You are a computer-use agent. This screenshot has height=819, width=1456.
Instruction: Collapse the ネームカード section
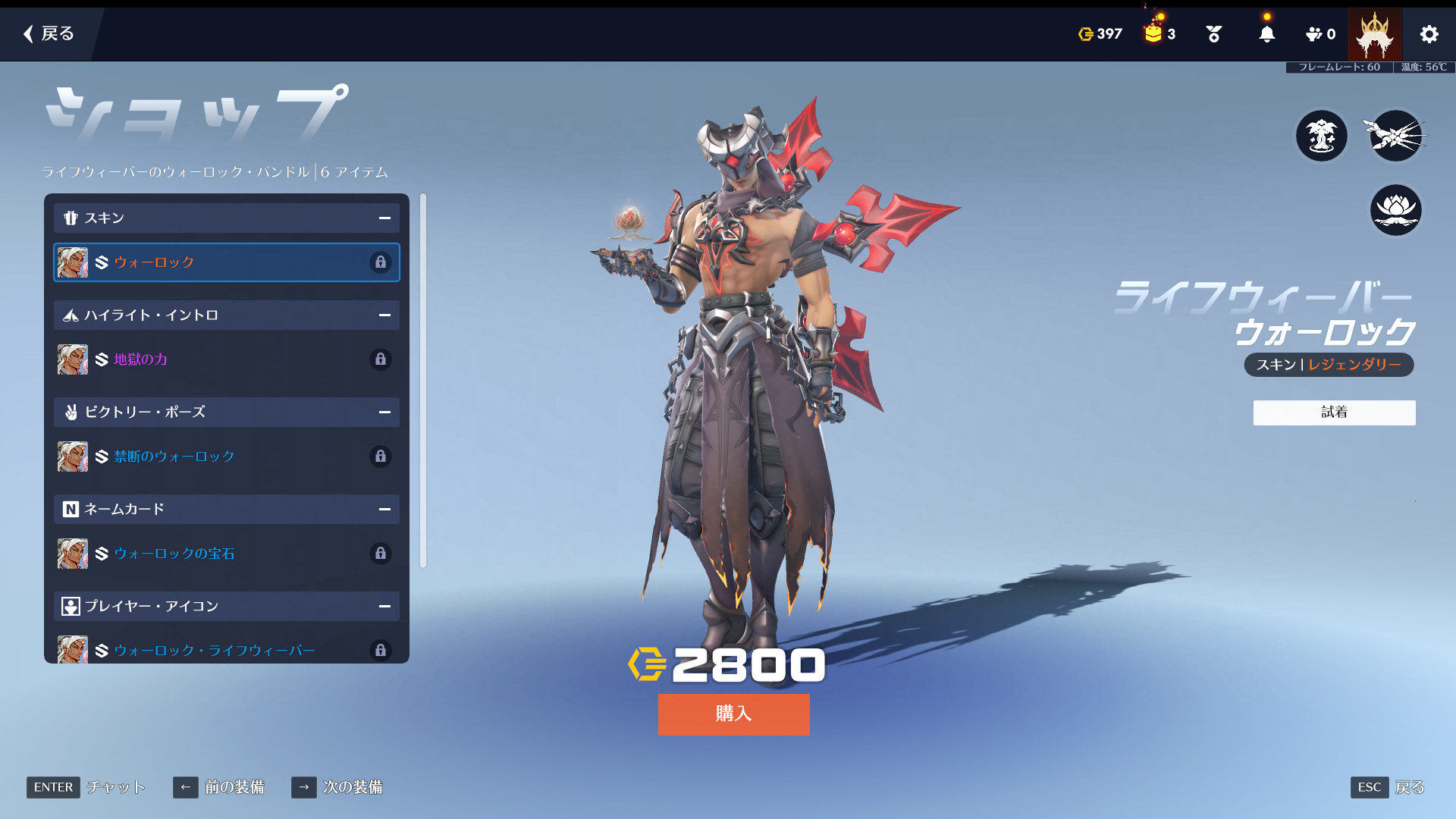[x=384, y=510]
